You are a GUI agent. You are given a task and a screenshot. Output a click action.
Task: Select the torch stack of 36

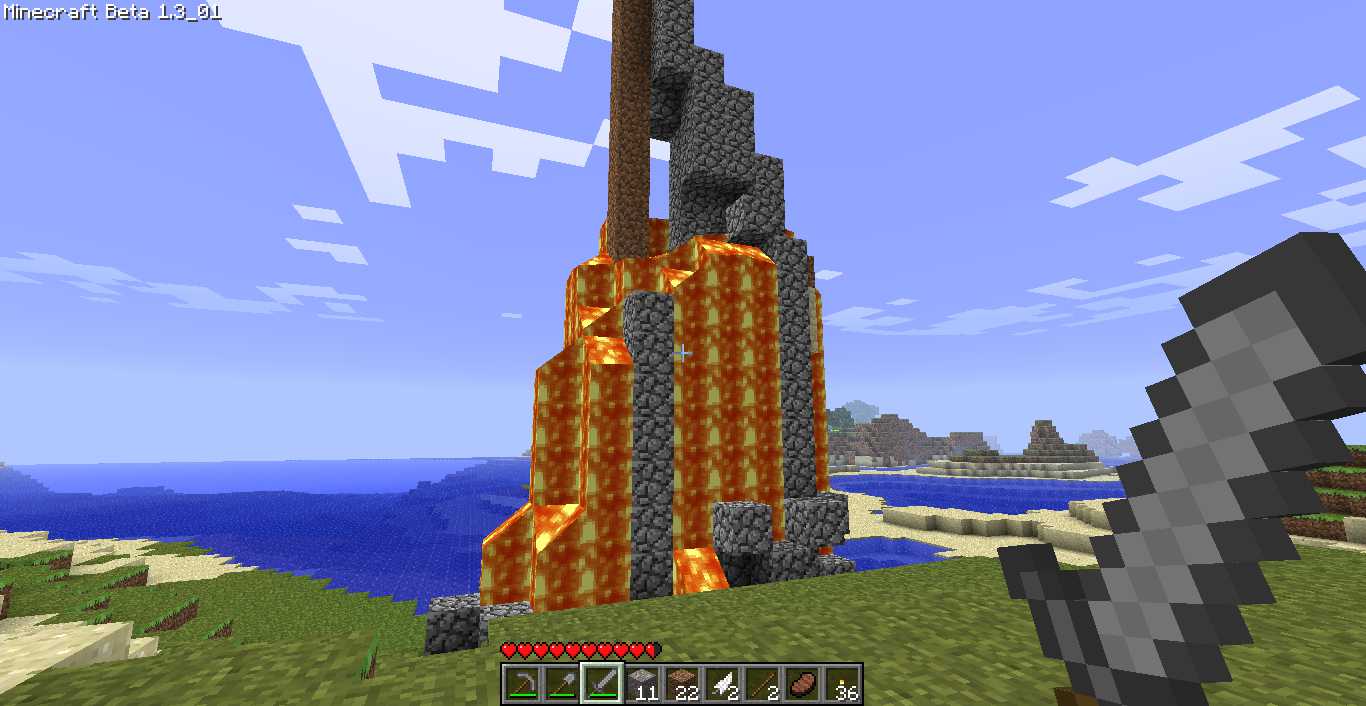pyautogui.click(x=842, y=684)
